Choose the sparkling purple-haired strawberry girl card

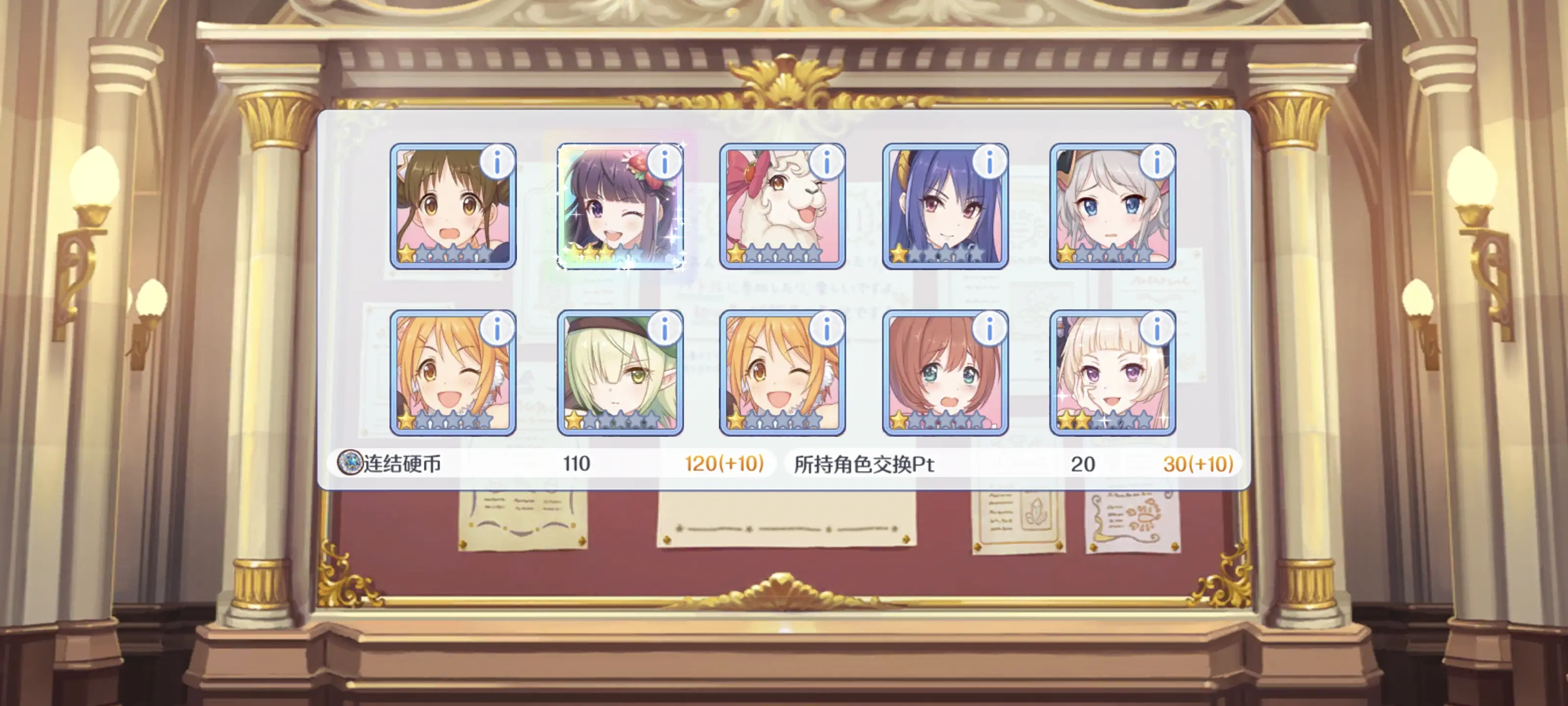(x=620, y=207)
